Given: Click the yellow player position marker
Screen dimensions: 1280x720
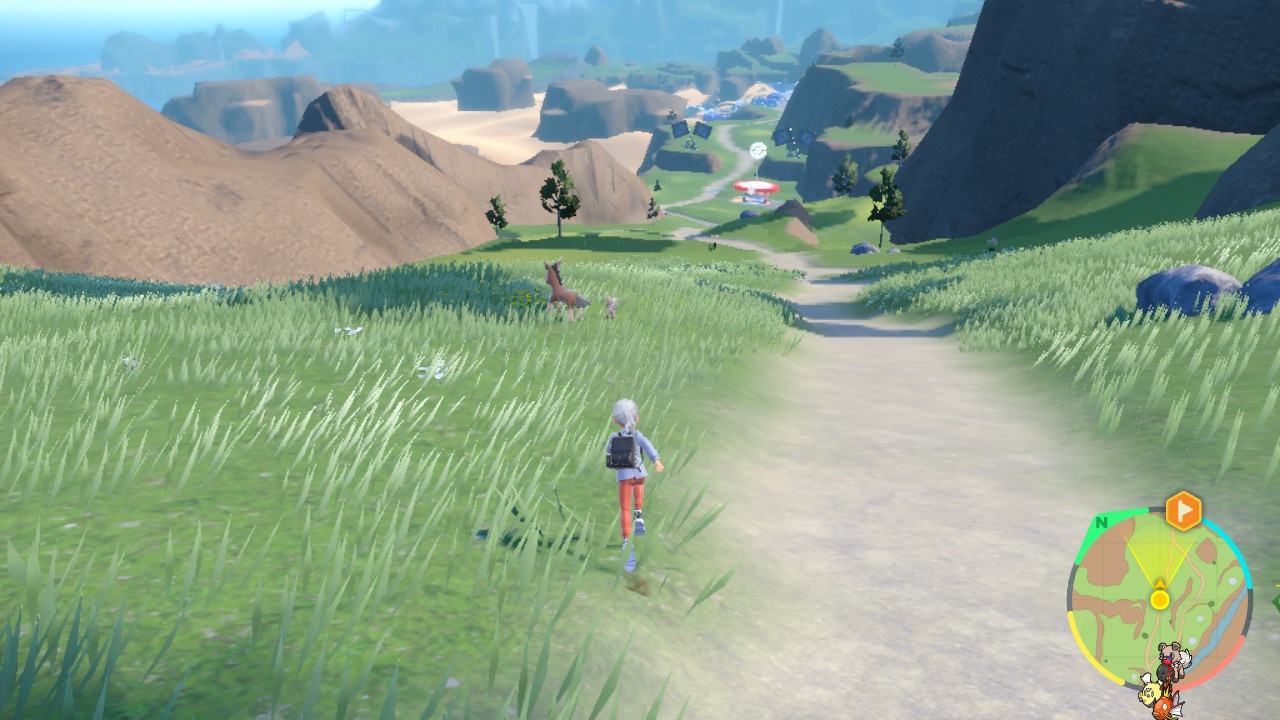Looking at the screenshot, I should (1159, 599).
